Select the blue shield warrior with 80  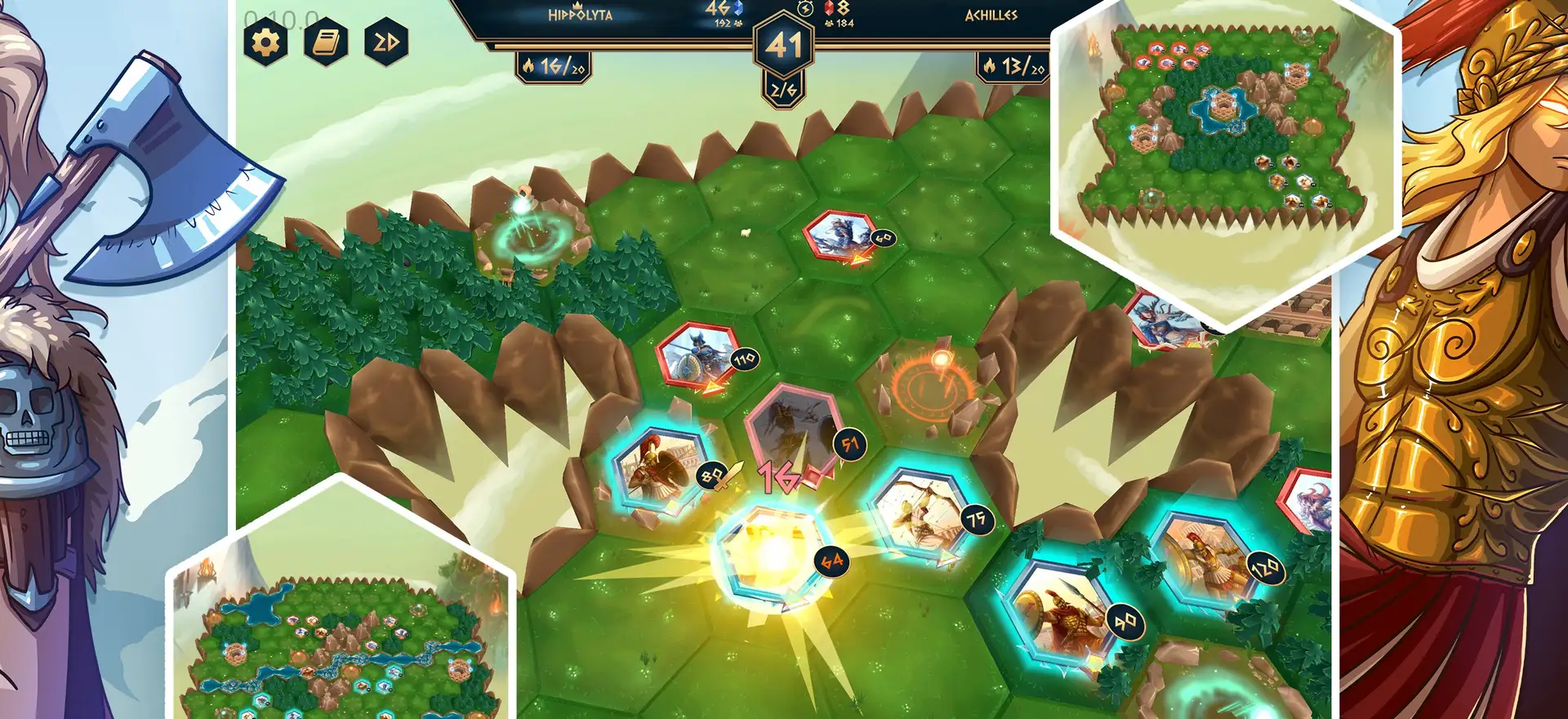click(x=657, y=471)
